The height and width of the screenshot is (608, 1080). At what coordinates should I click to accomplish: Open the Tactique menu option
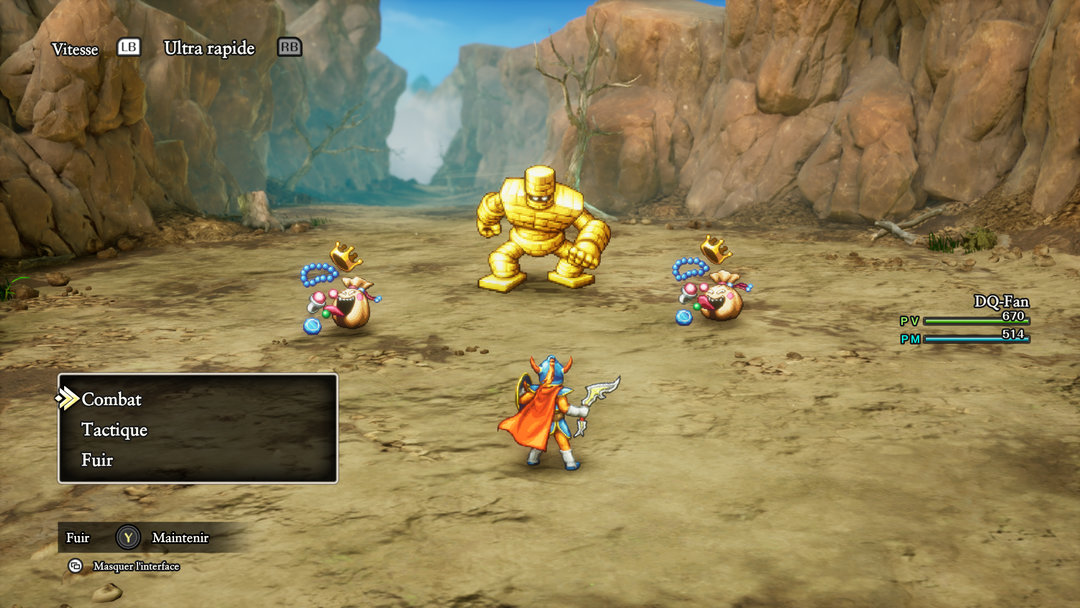click(x=114, y=430)
